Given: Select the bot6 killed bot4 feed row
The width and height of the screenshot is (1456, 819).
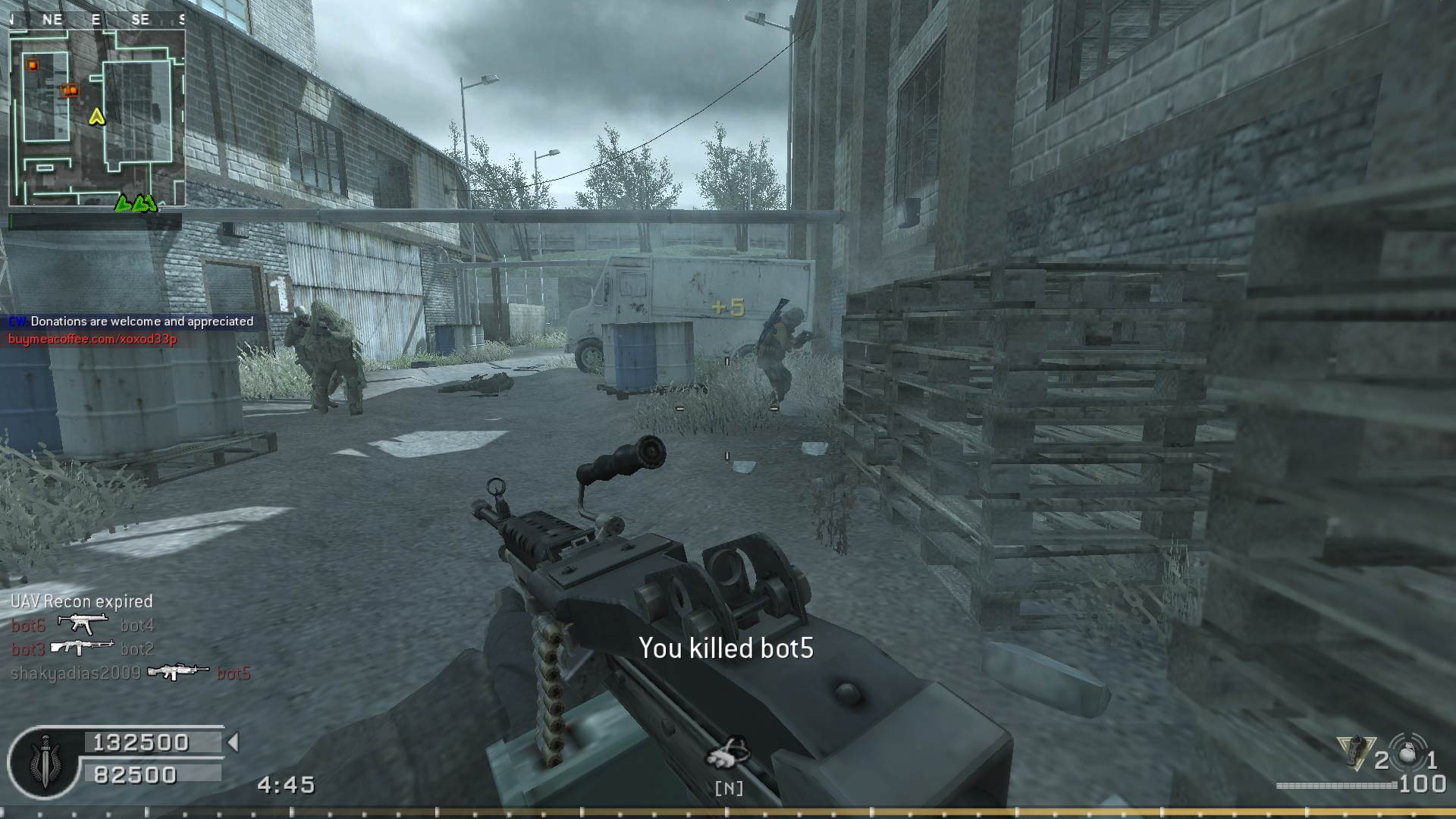Looking at the screenshot, I should pyautogui.click(x=83, y=625).
